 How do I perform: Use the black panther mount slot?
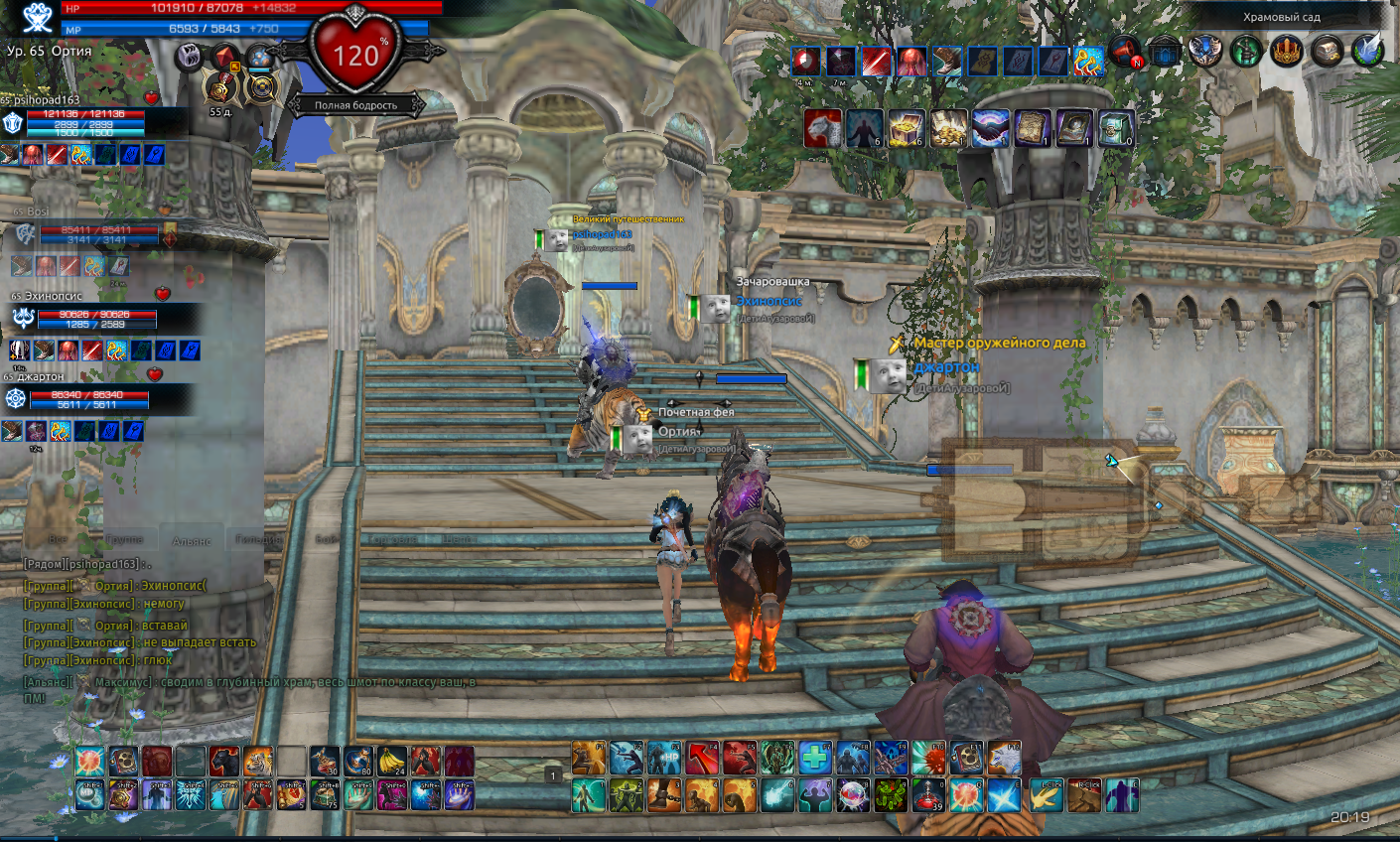click(x=224, y=762)
